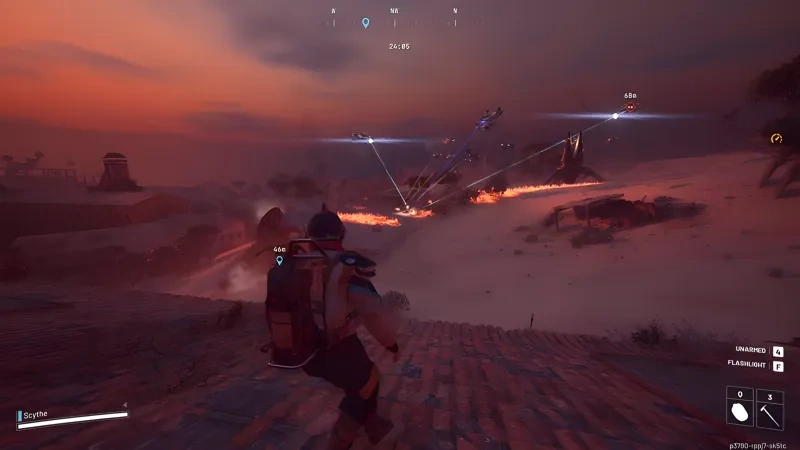The image size is (800, 450).
Task: Click the 46m blue waypoint marker
Action: point(280,260)
